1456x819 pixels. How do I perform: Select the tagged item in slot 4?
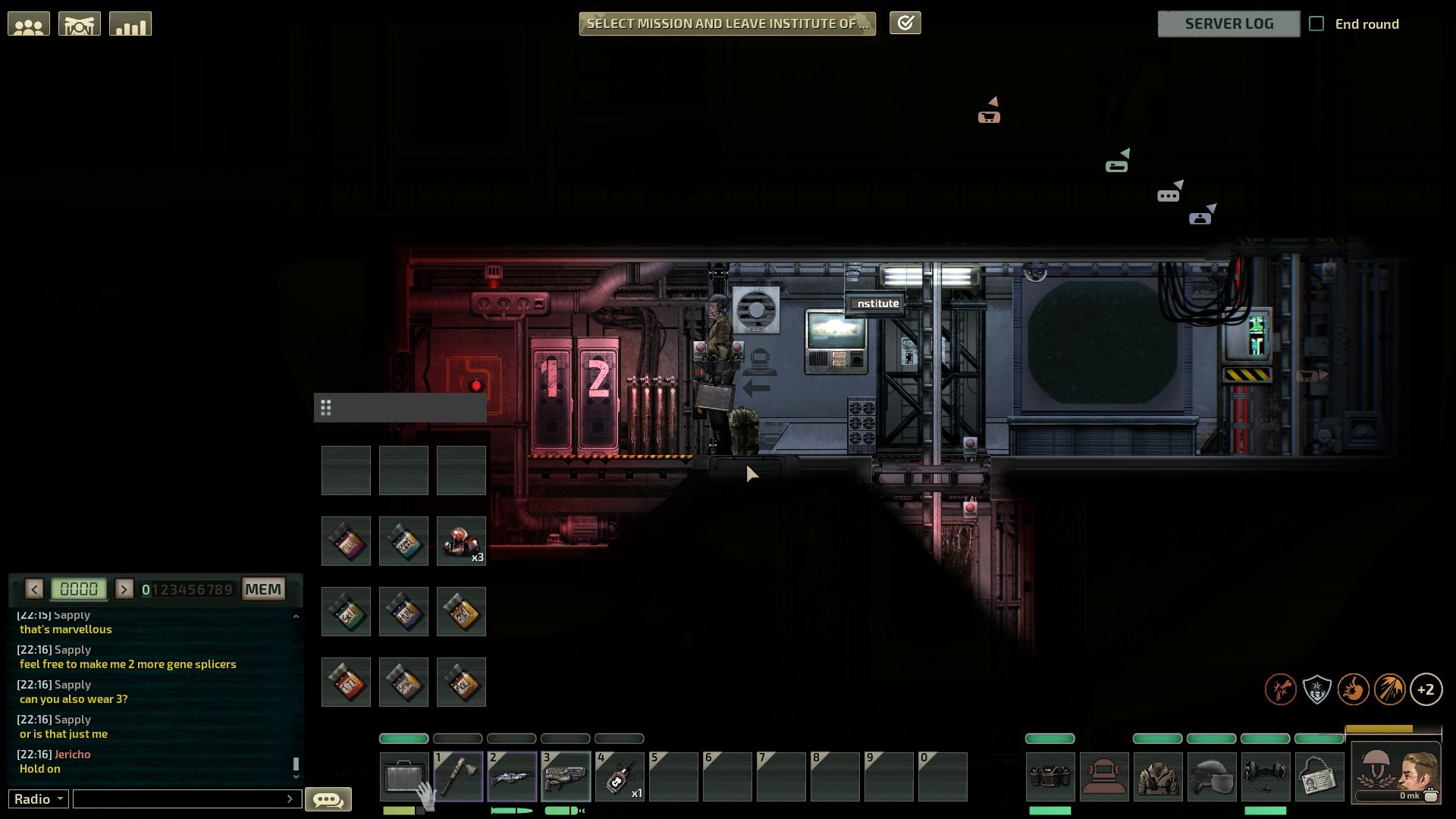[620, 777]
